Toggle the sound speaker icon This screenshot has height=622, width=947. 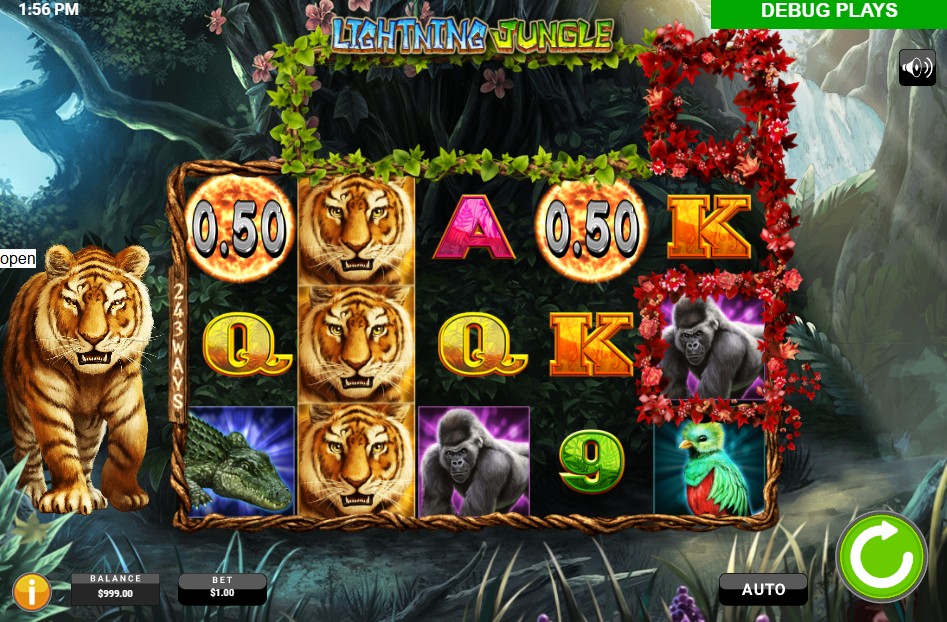coord(916,68)
